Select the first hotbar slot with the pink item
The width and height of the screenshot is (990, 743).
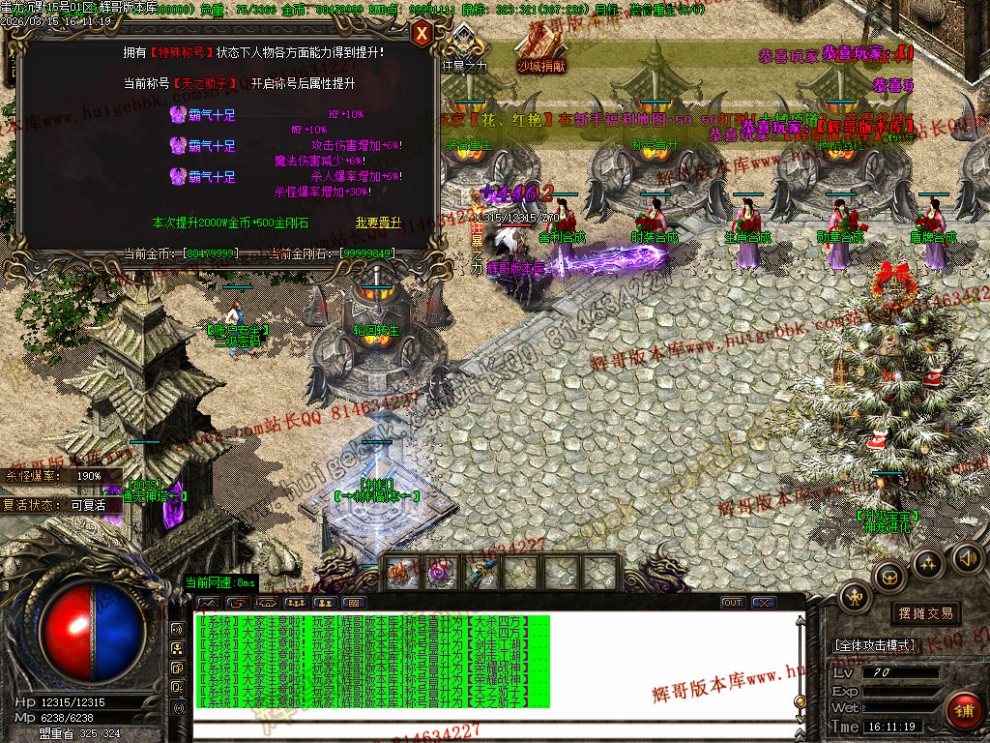coord(401,573)
